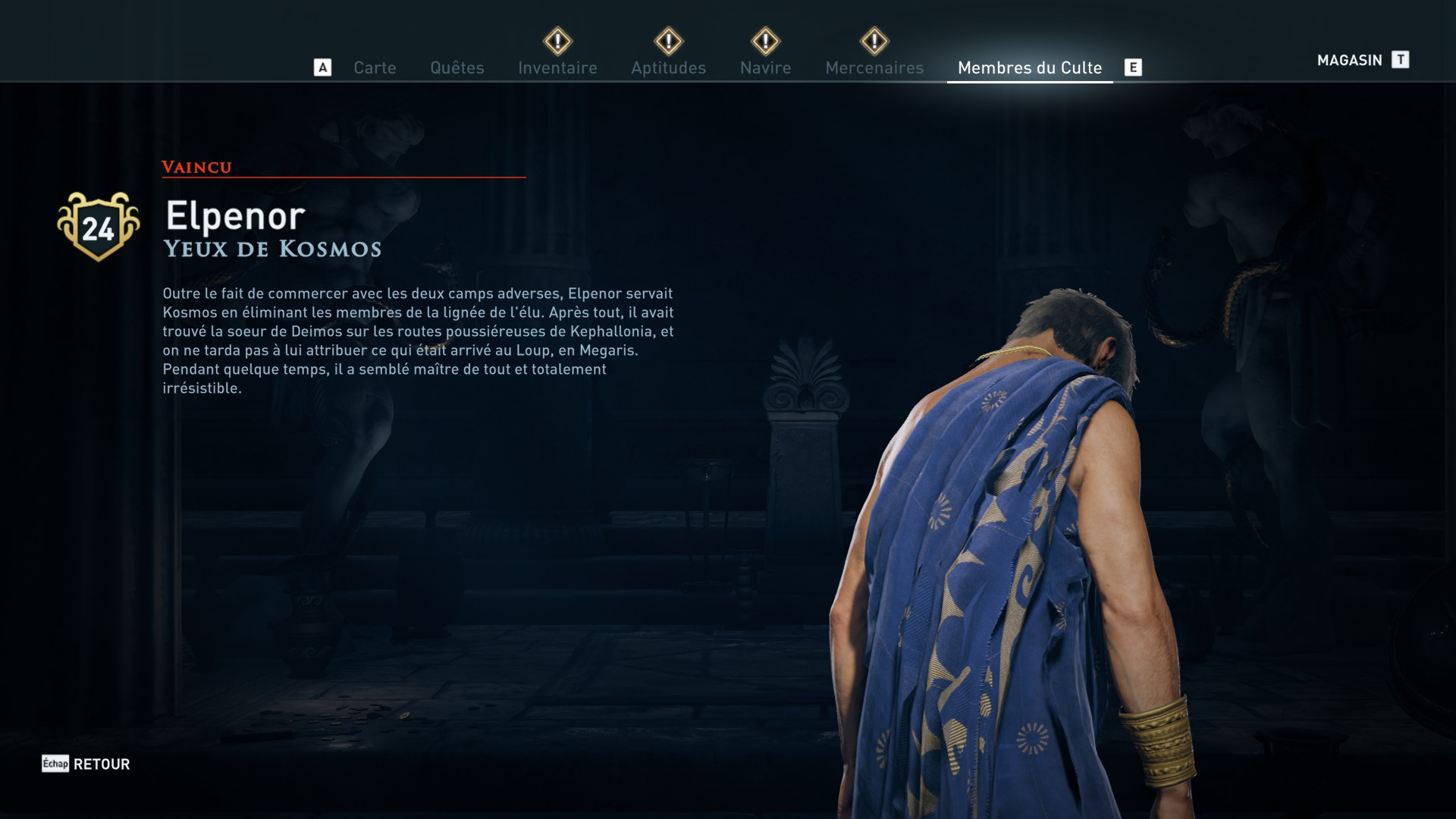Select the Aptitudes tab
This screenshot has height=819, width=1456.
pos(668,67)
